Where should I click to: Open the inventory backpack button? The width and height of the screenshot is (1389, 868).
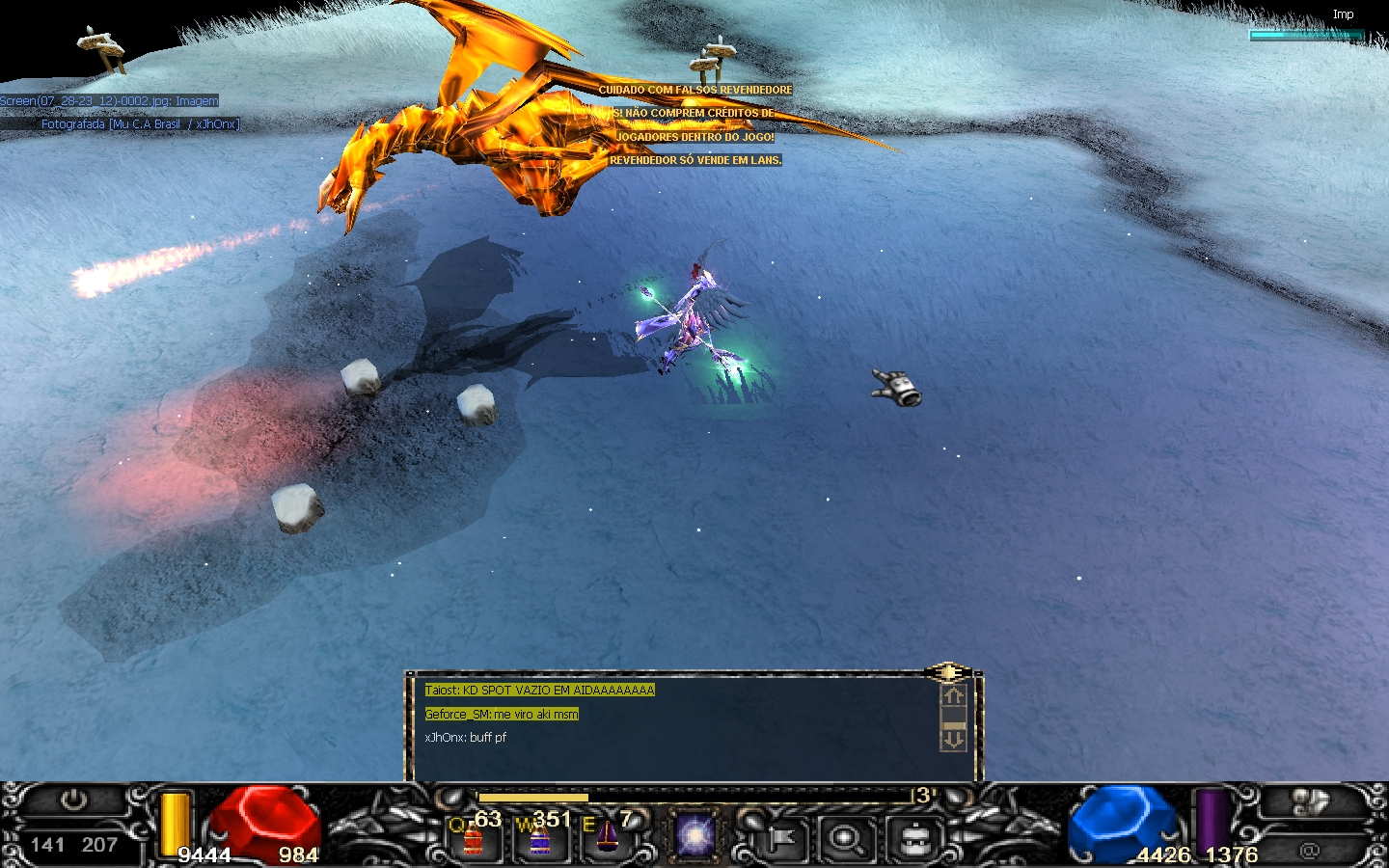[x=912, y=839]
